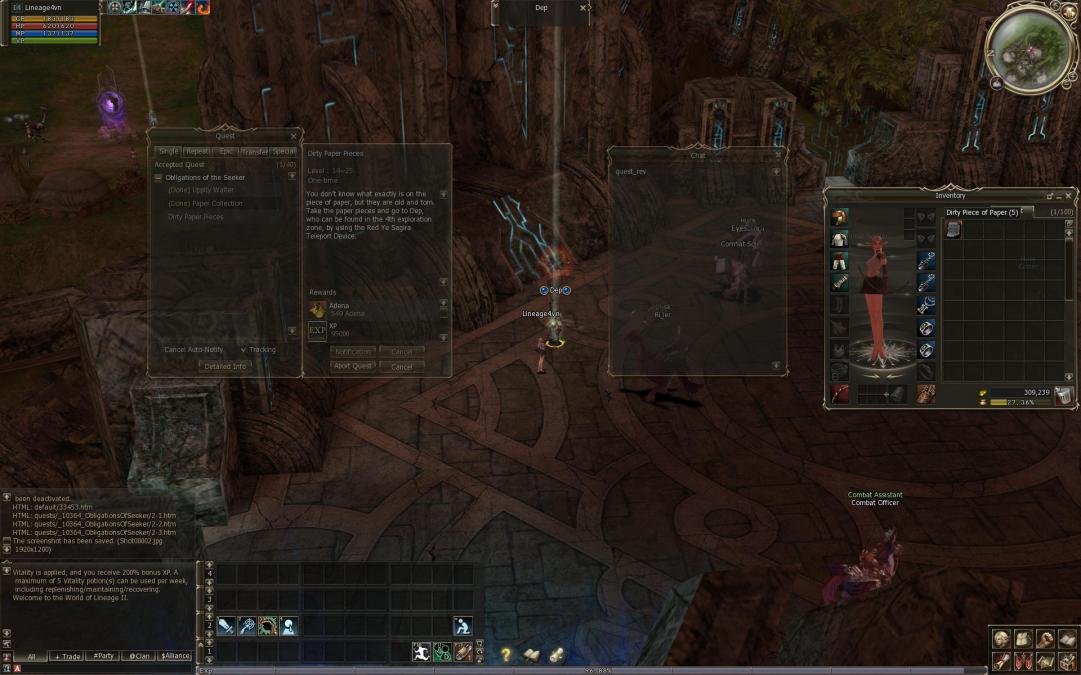Image resolution: width=1081 pixels, height=675 pixels.
Task: Use the sword attack skill on the hotbar
Action: point(226,627)
